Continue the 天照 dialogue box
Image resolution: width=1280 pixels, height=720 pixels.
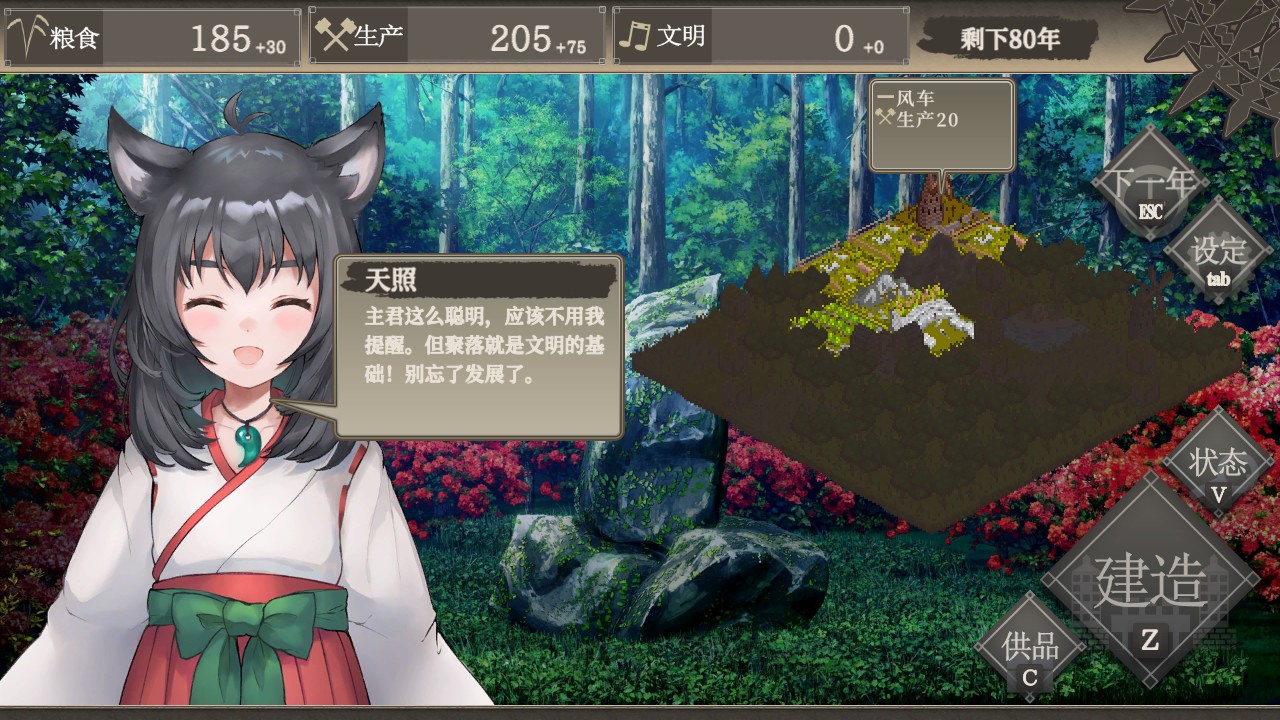(x=478, y=346)
